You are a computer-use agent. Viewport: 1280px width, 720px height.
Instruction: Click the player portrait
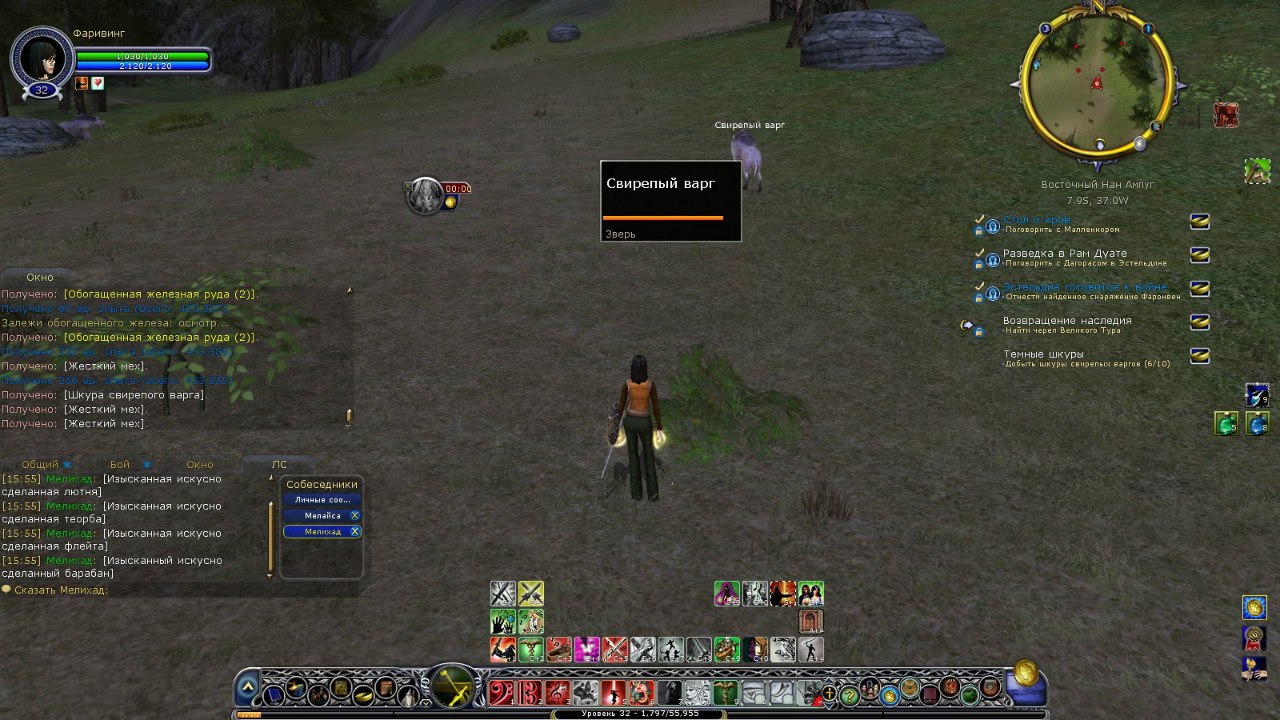[x=42, y=58]
